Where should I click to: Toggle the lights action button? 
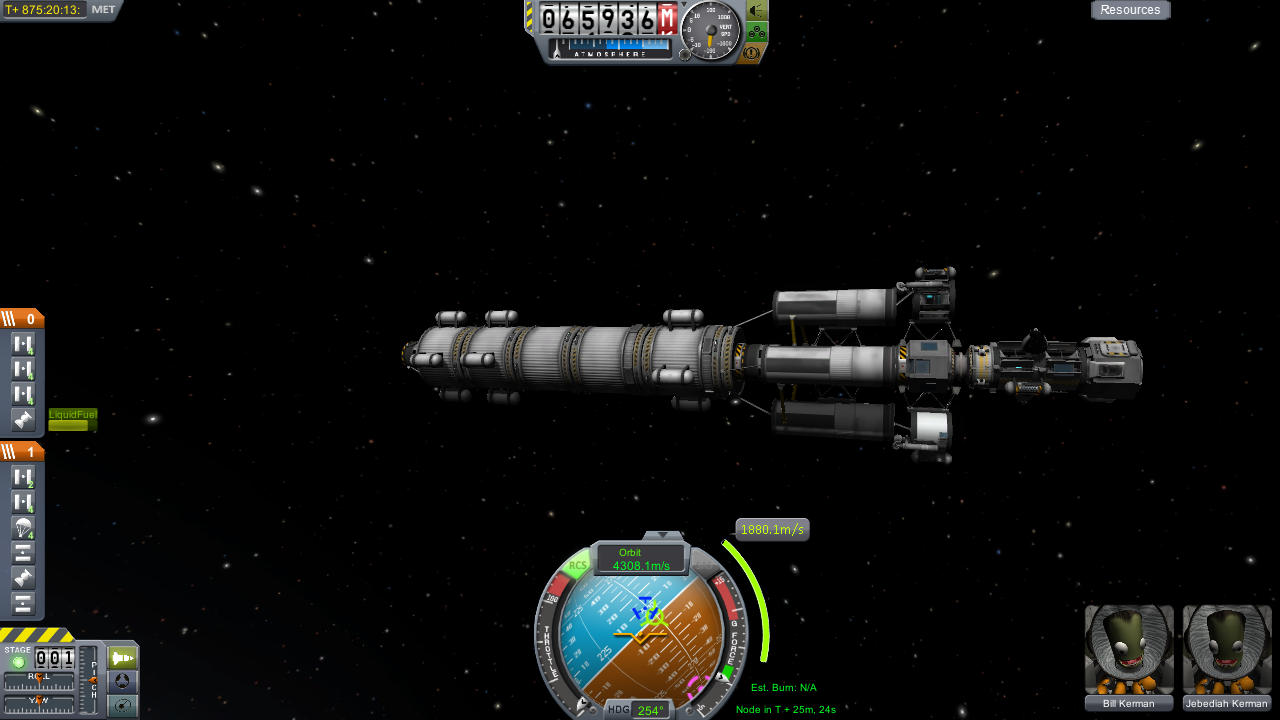click(758, 11)
